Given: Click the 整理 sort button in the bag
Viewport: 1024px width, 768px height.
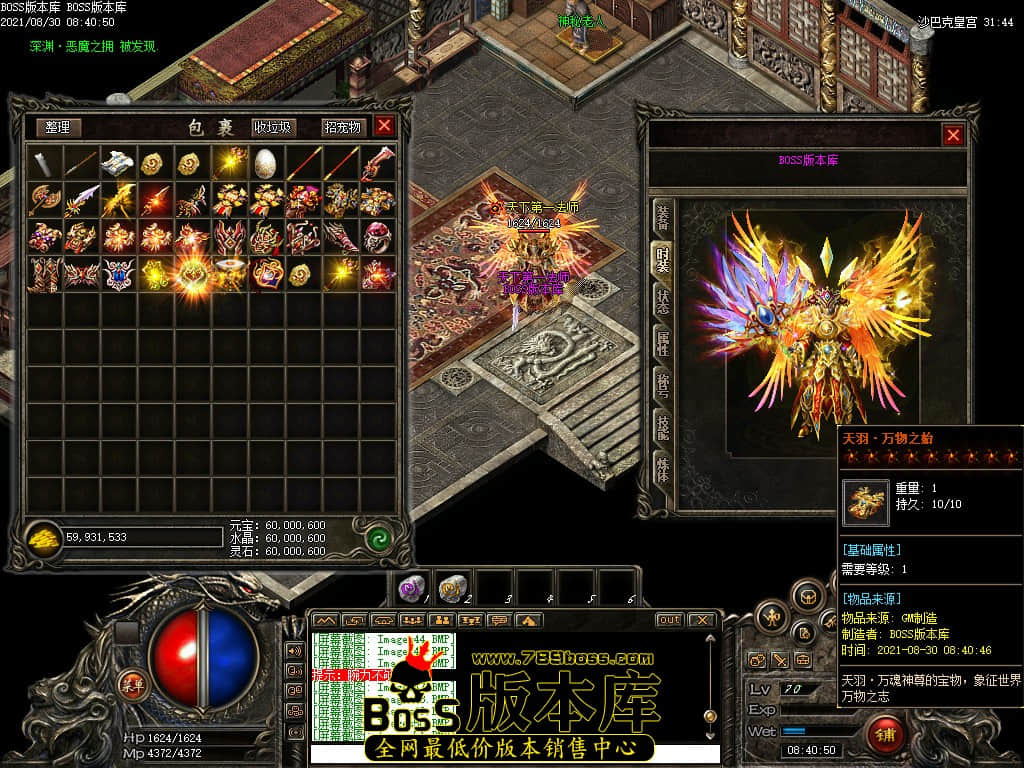Looking at the screenshot, I should click(58, 127).
